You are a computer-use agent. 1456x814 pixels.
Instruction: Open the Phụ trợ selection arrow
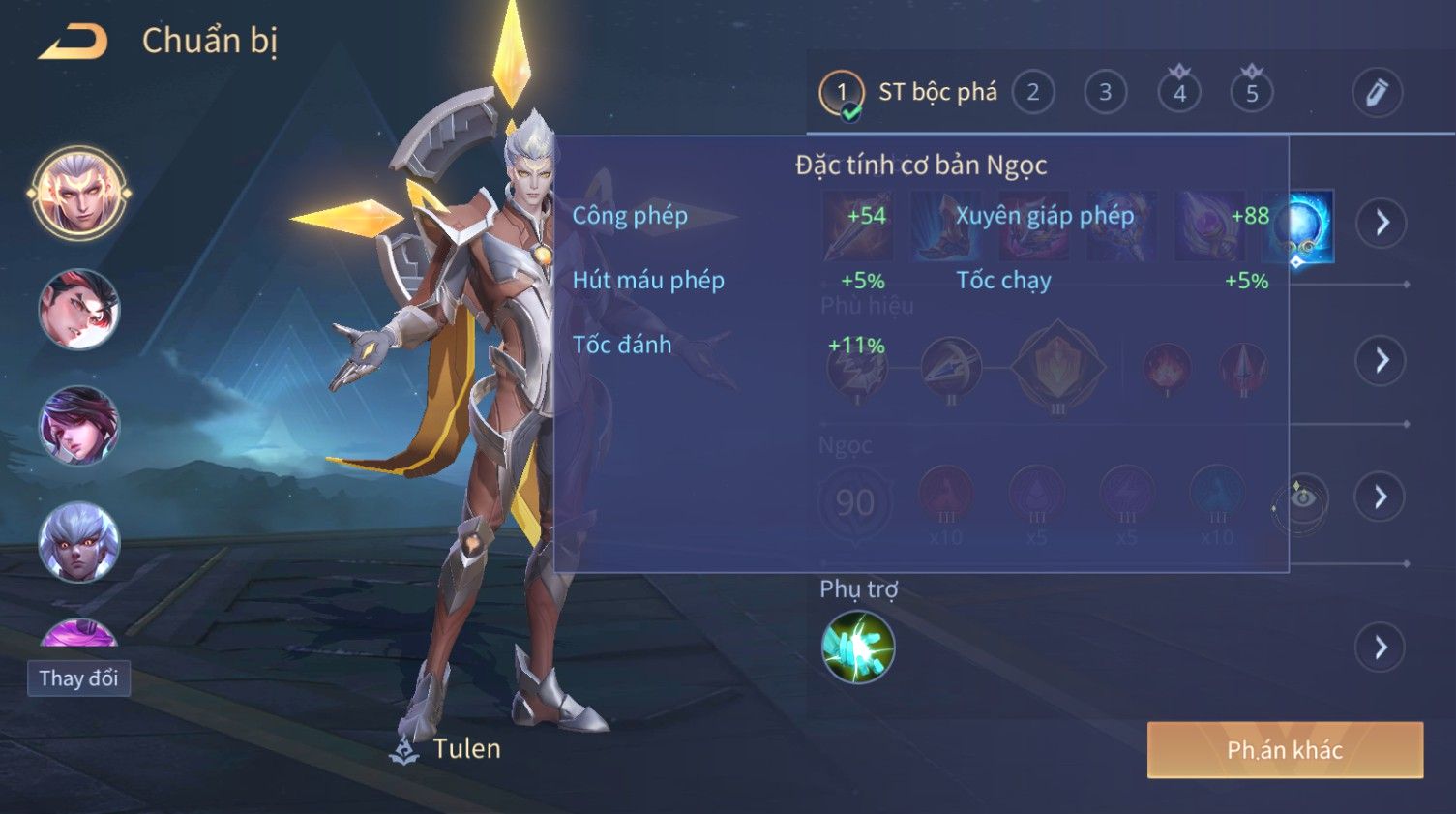tap(1381, 647)
